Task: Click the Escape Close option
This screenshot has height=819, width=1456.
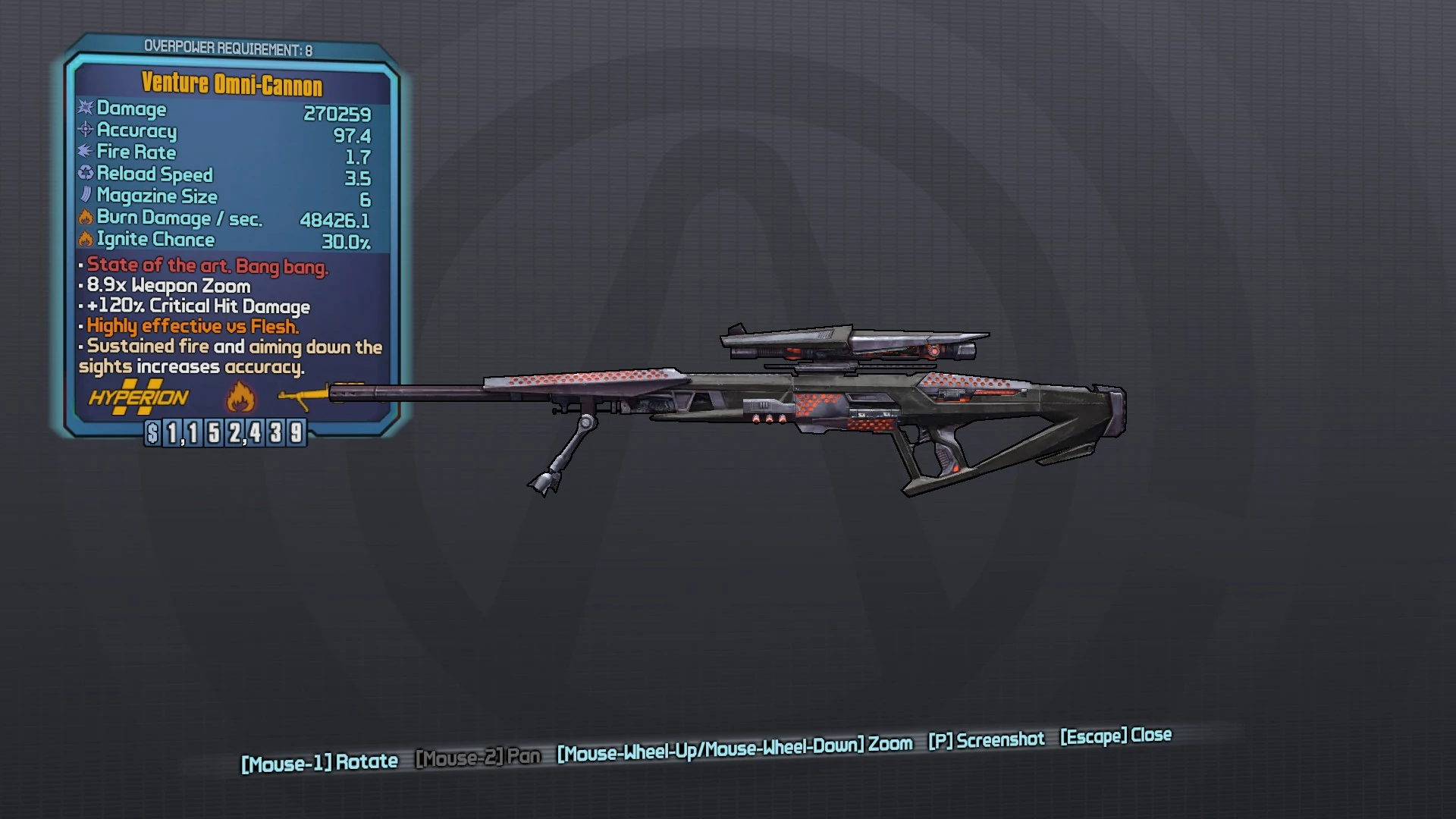Action: 1115,736
